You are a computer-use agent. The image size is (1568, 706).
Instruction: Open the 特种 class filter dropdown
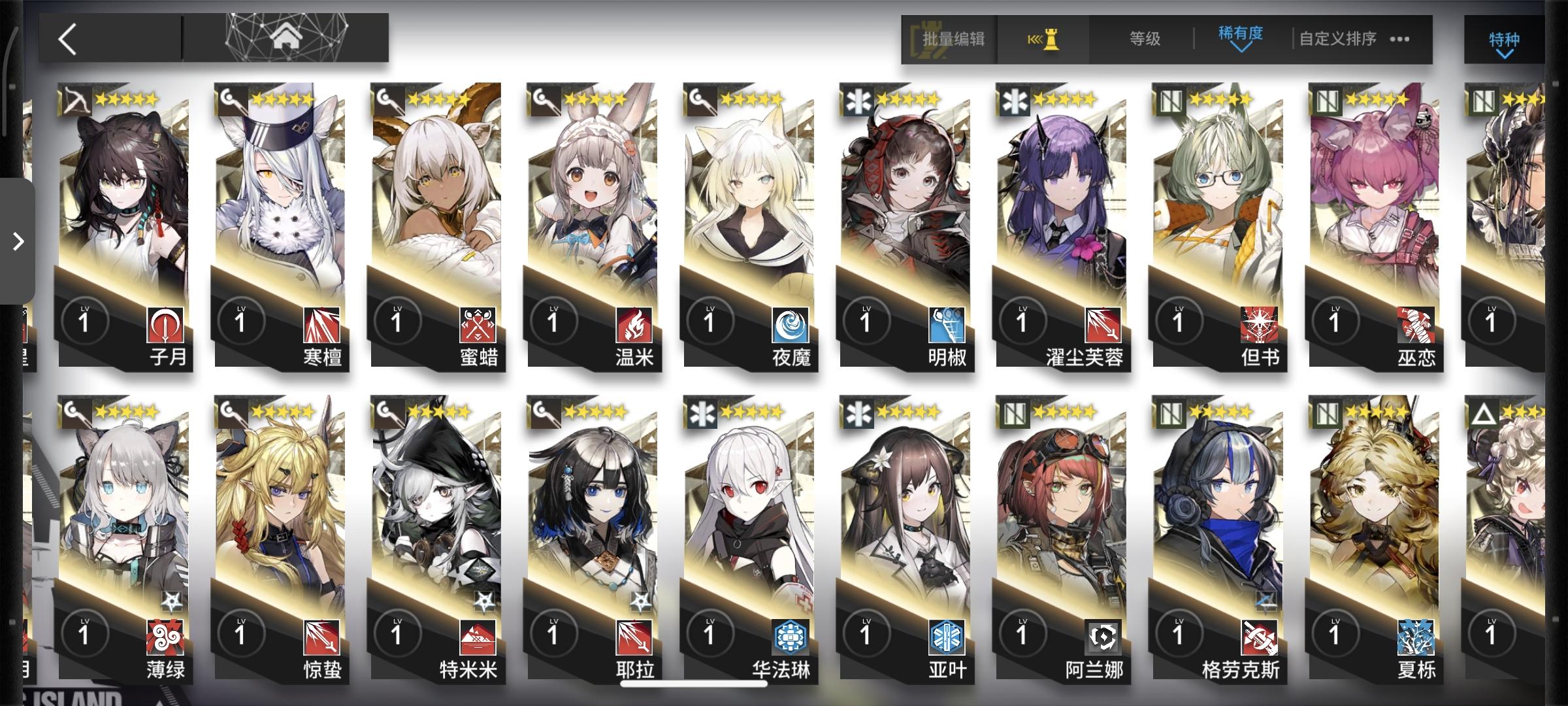[1503, 41]
